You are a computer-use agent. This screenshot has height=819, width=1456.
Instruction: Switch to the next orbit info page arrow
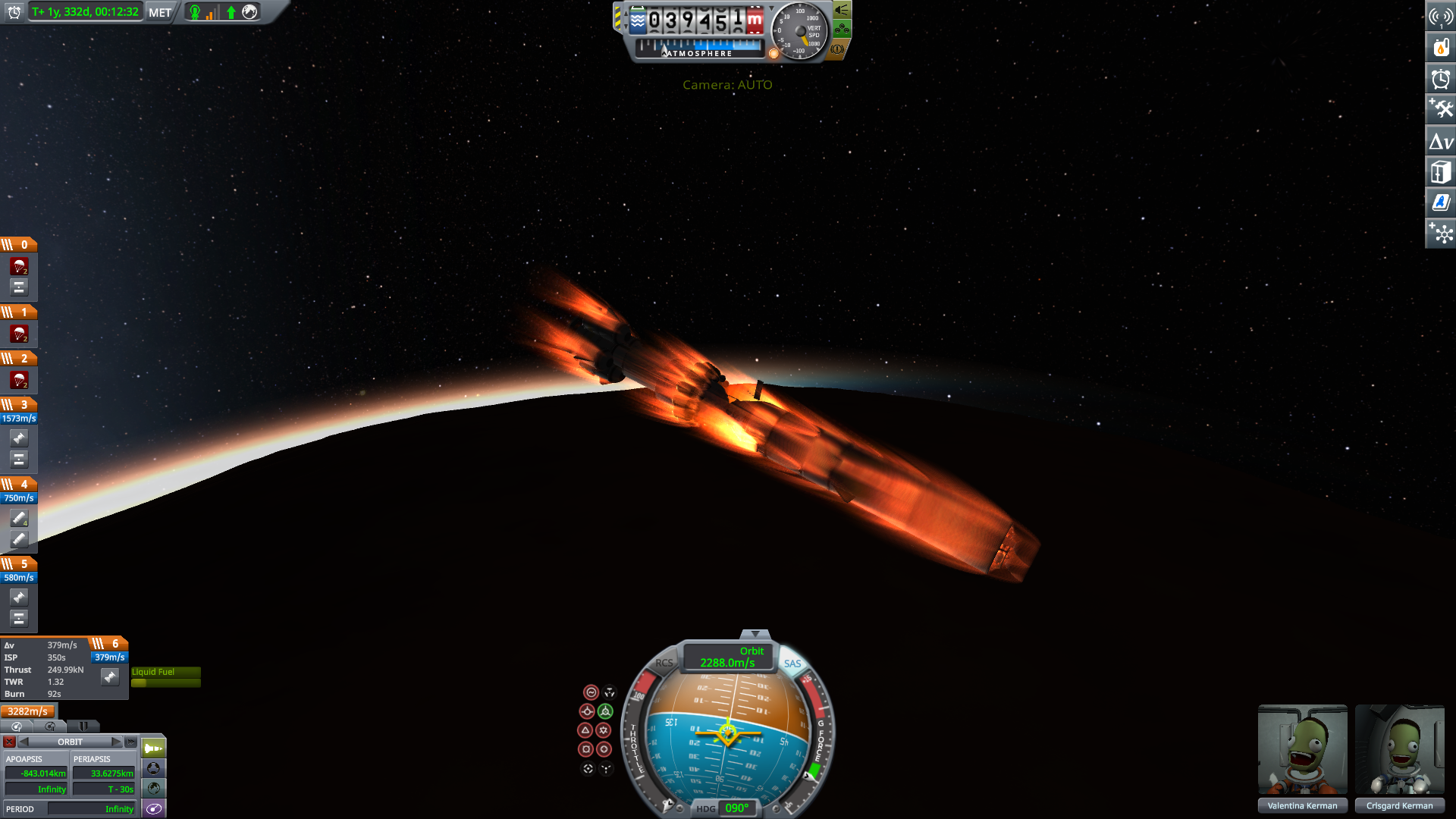coord(116,742)
